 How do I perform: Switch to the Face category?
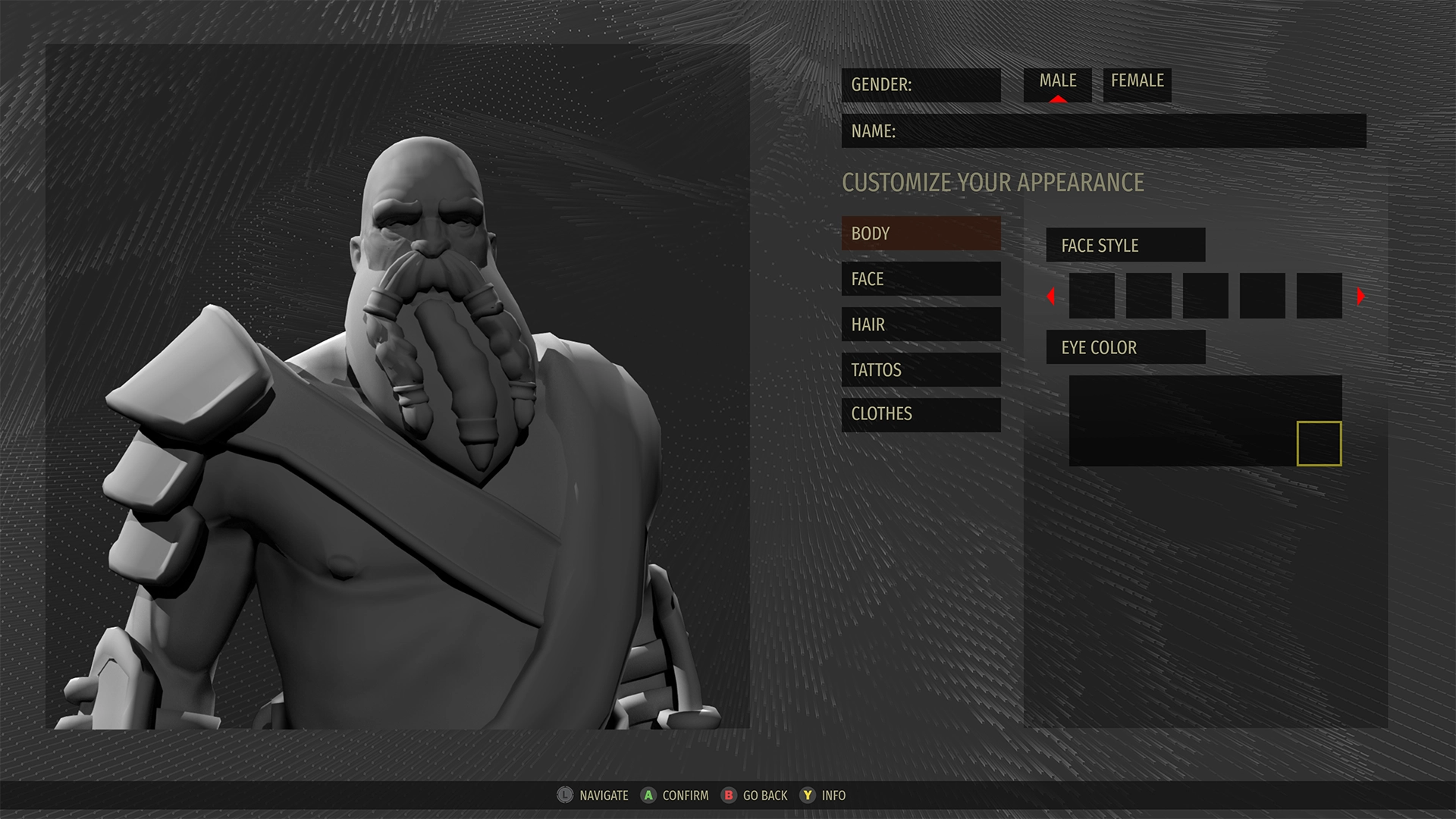click(921, 279)
